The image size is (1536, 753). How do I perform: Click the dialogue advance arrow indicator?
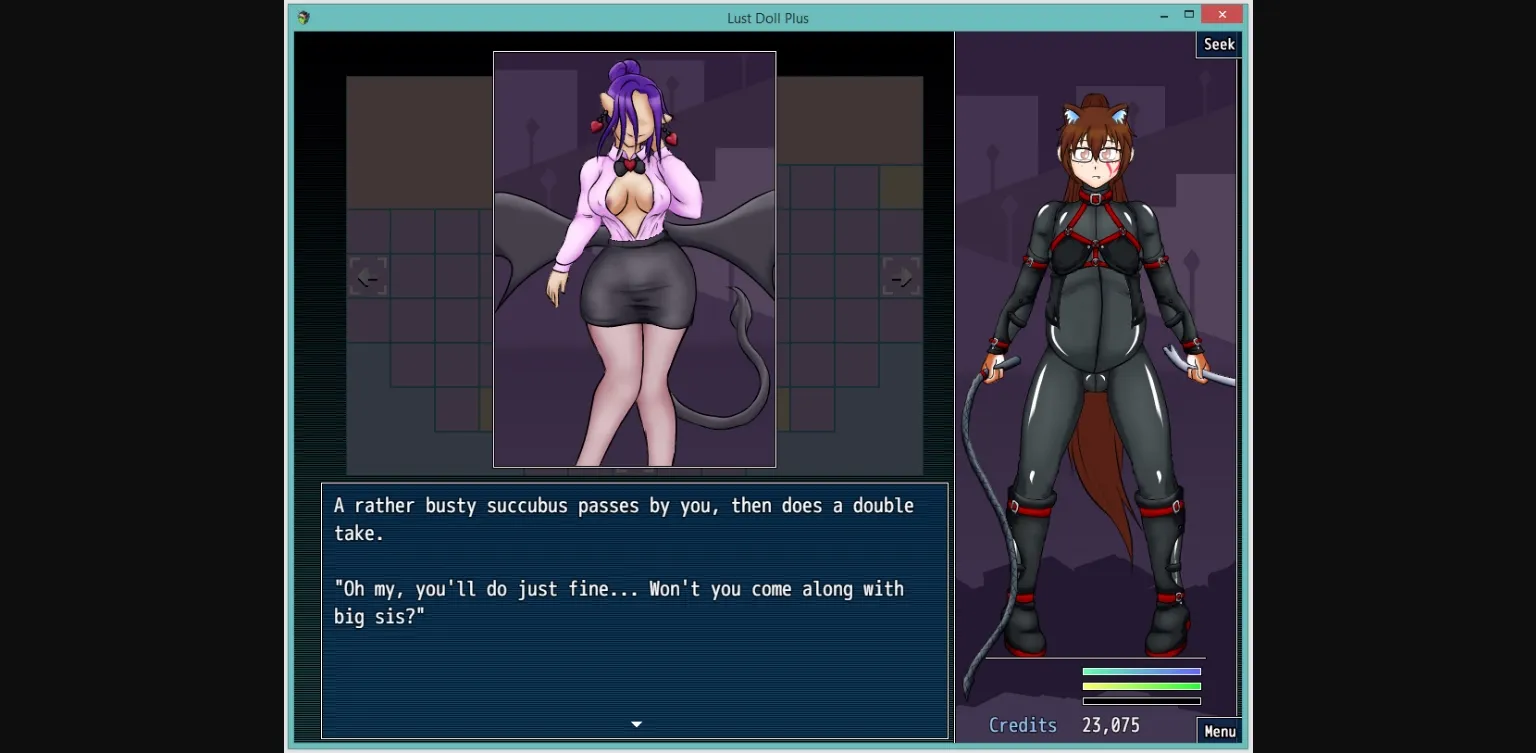(635, 723)
